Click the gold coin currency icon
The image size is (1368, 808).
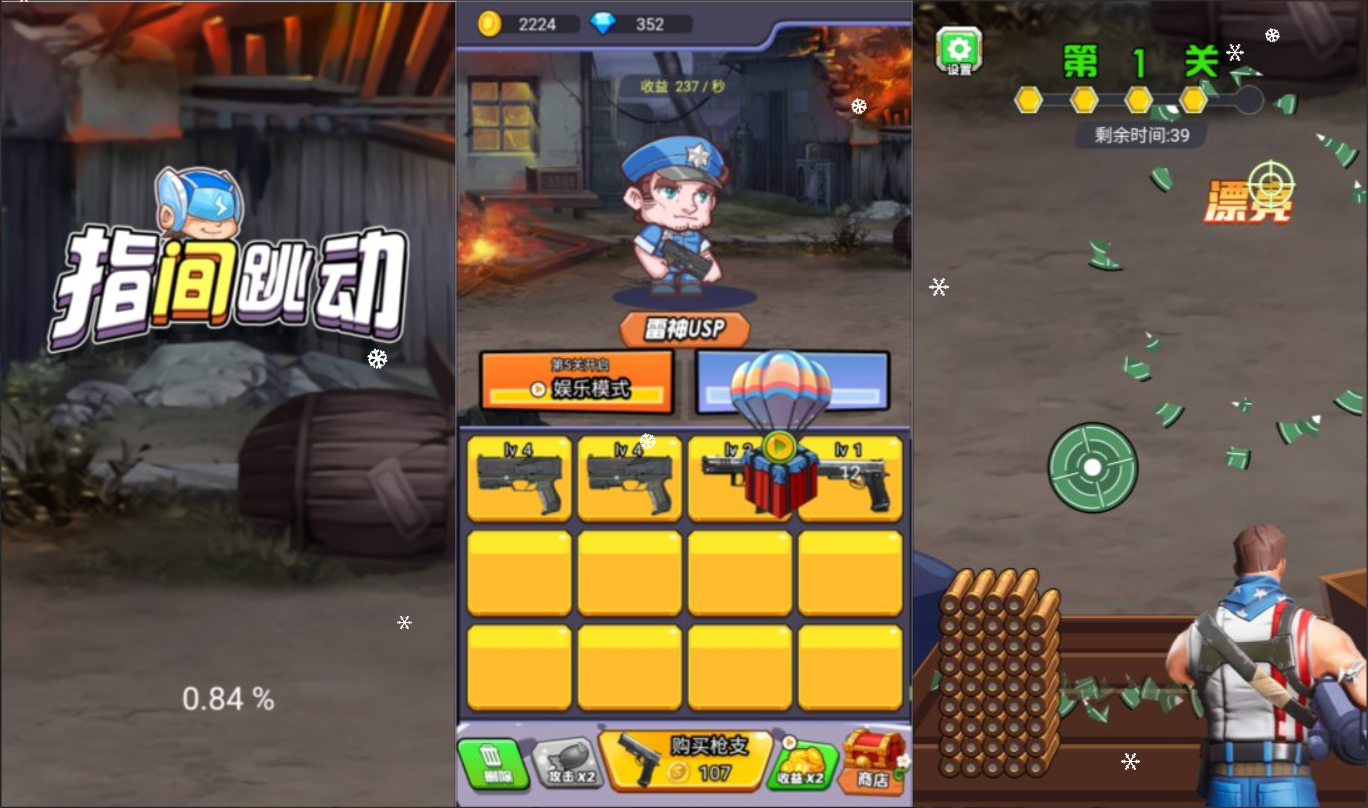click(x=490, y=24)
